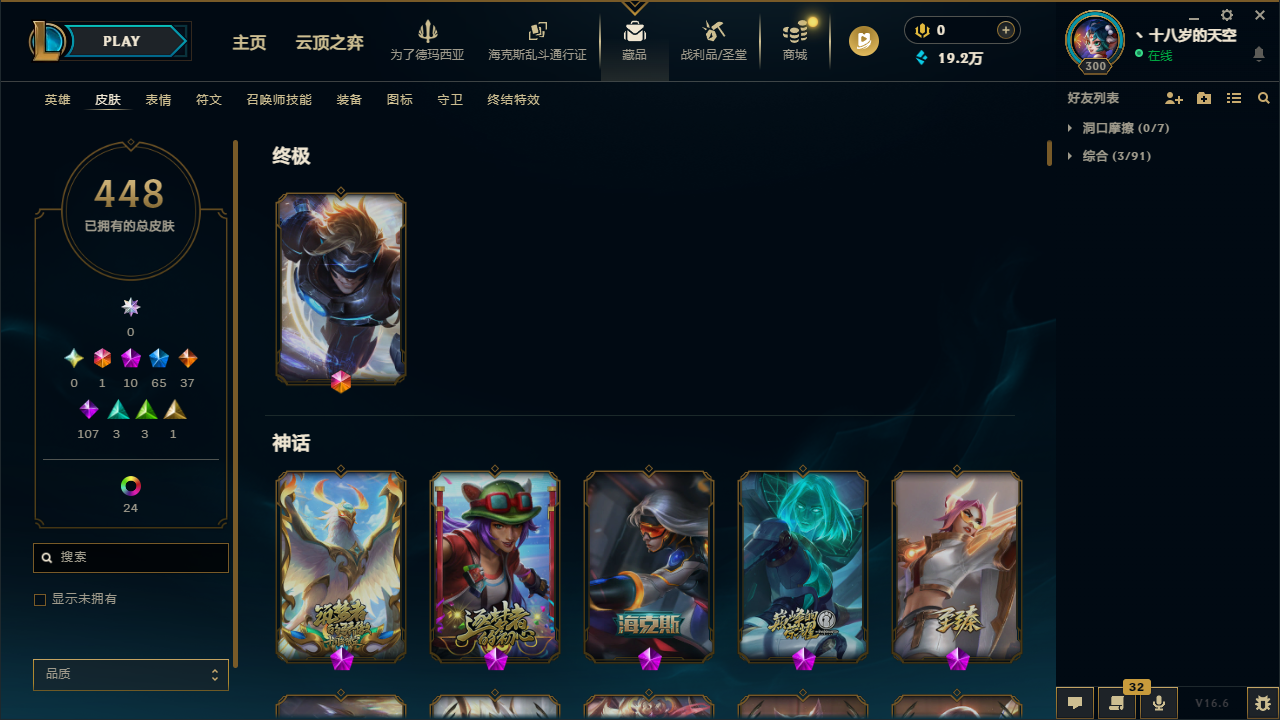Screen dimensions: 1280x720
Task: Click the add friend icon
Action: click(x=1174, y=97)
